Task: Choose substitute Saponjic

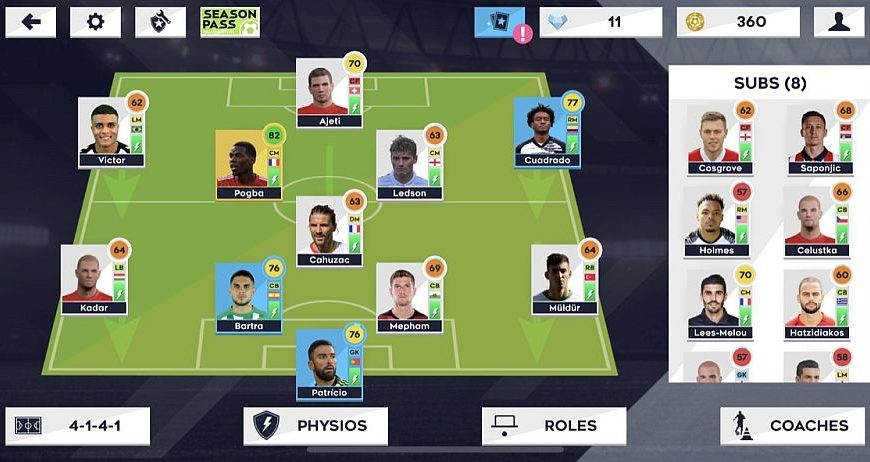Action: click(812, 140)
